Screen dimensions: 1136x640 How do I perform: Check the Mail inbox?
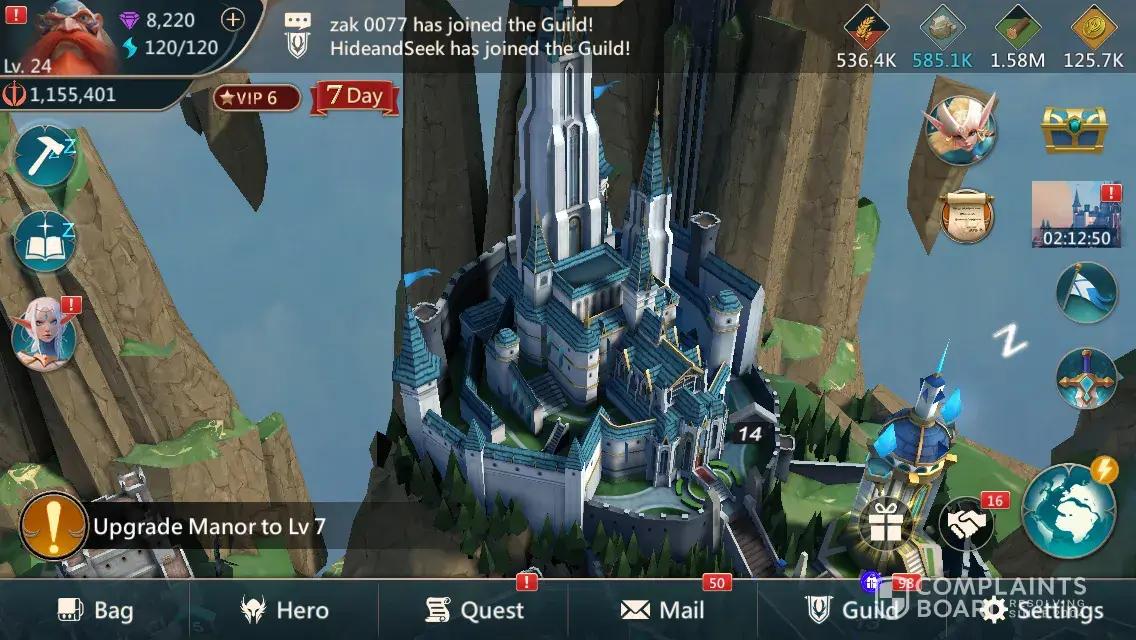[663, 610]
